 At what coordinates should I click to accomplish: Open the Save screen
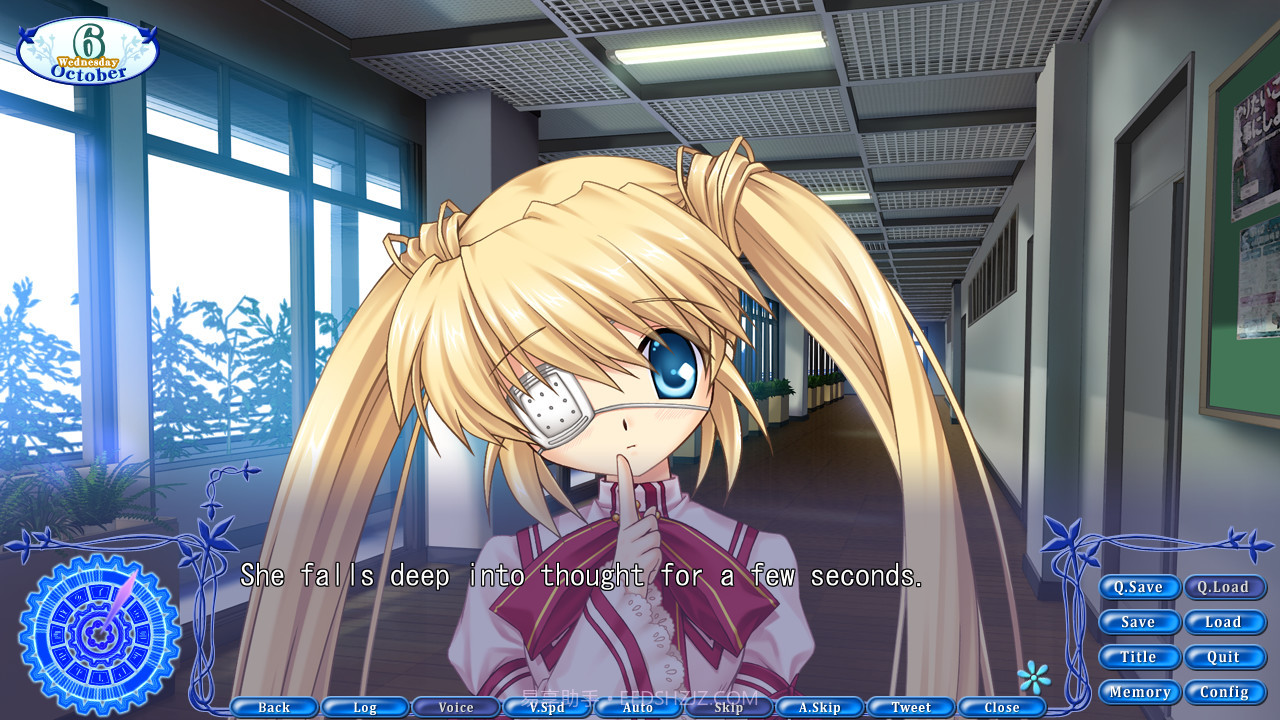(x=1139, y=622)
